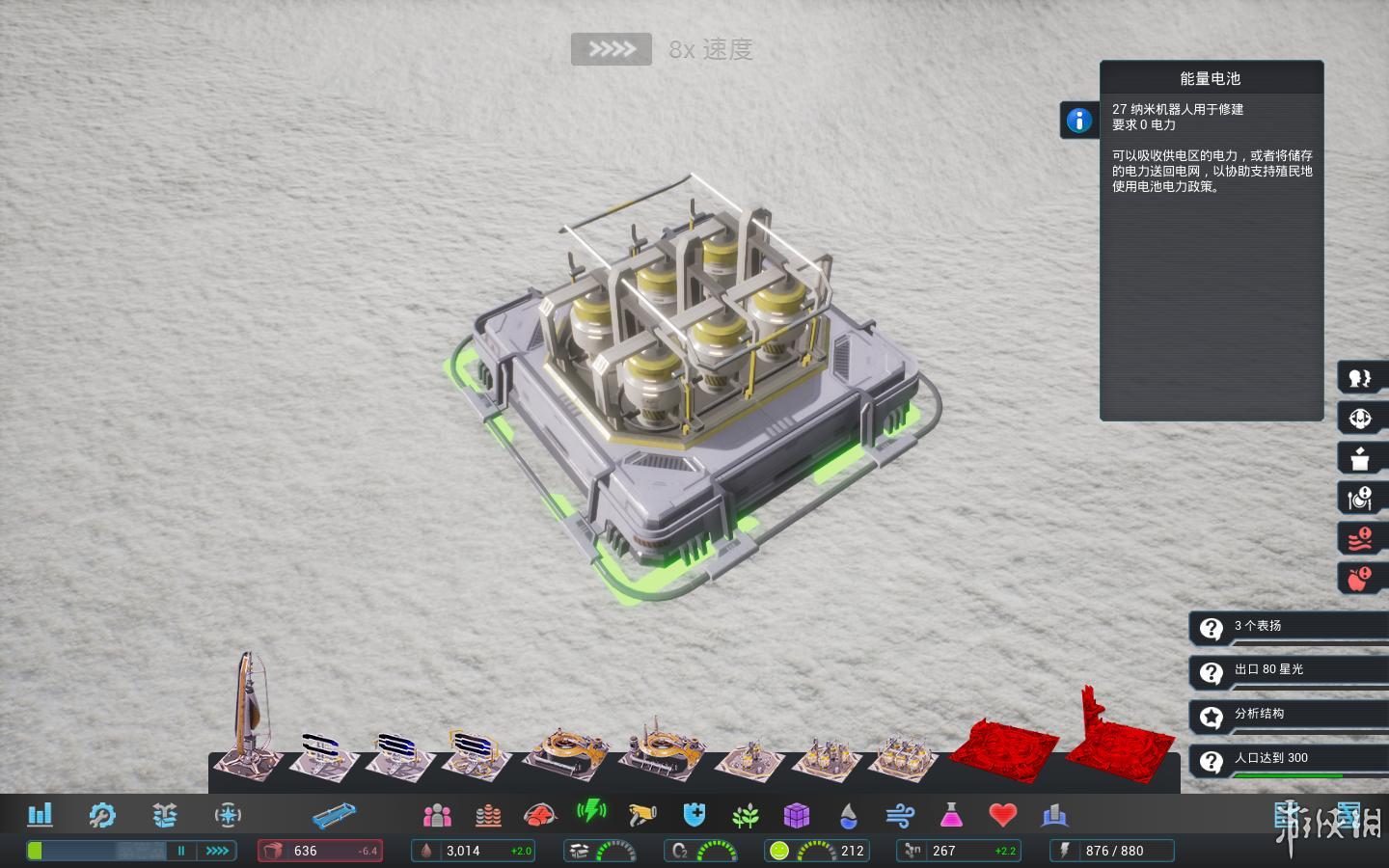Choose the purple cube category
This screenshot has height=868, width=1389.
(797, 816)
